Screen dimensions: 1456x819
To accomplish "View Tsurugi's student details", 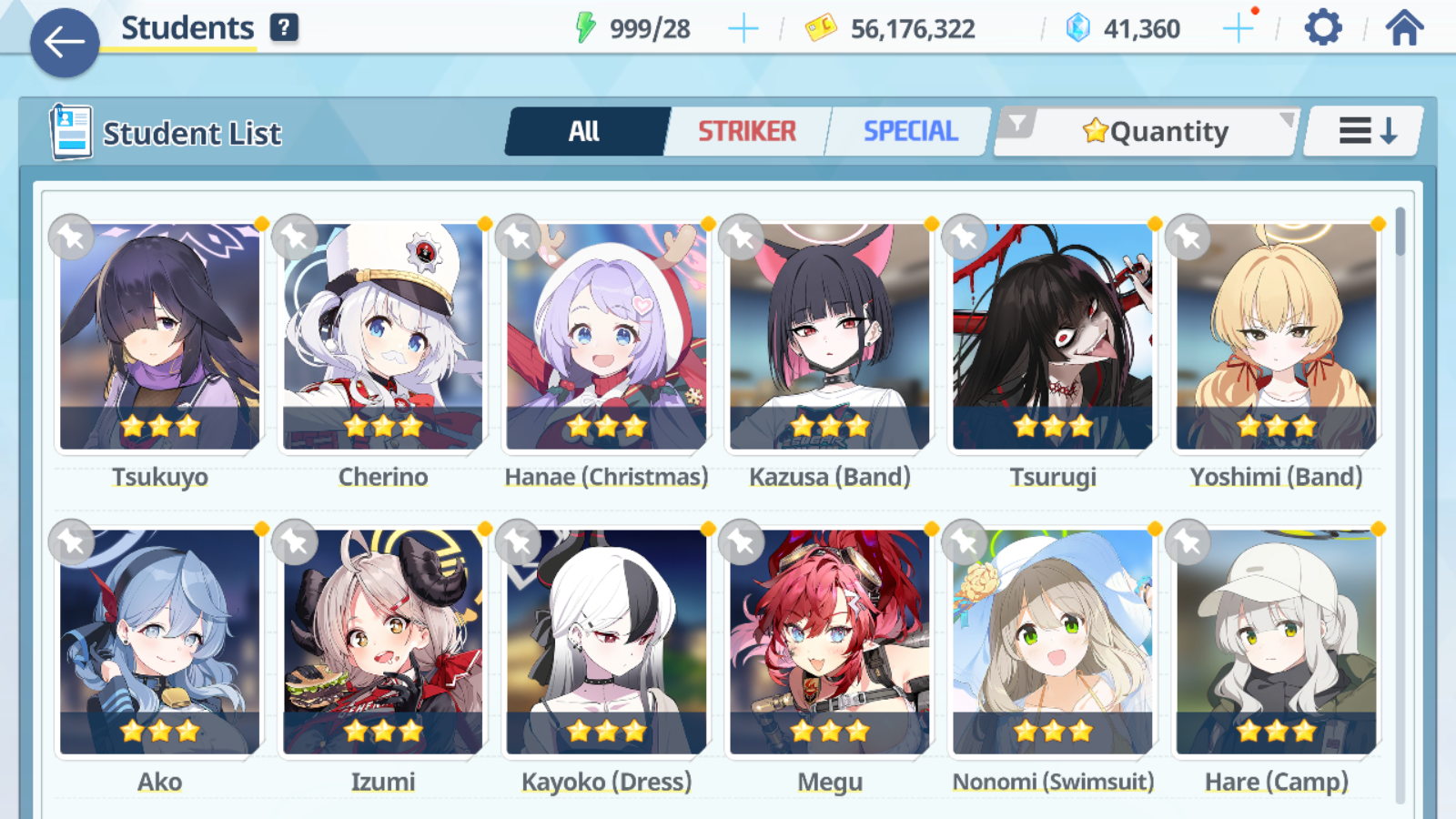I will [1053, 337].
